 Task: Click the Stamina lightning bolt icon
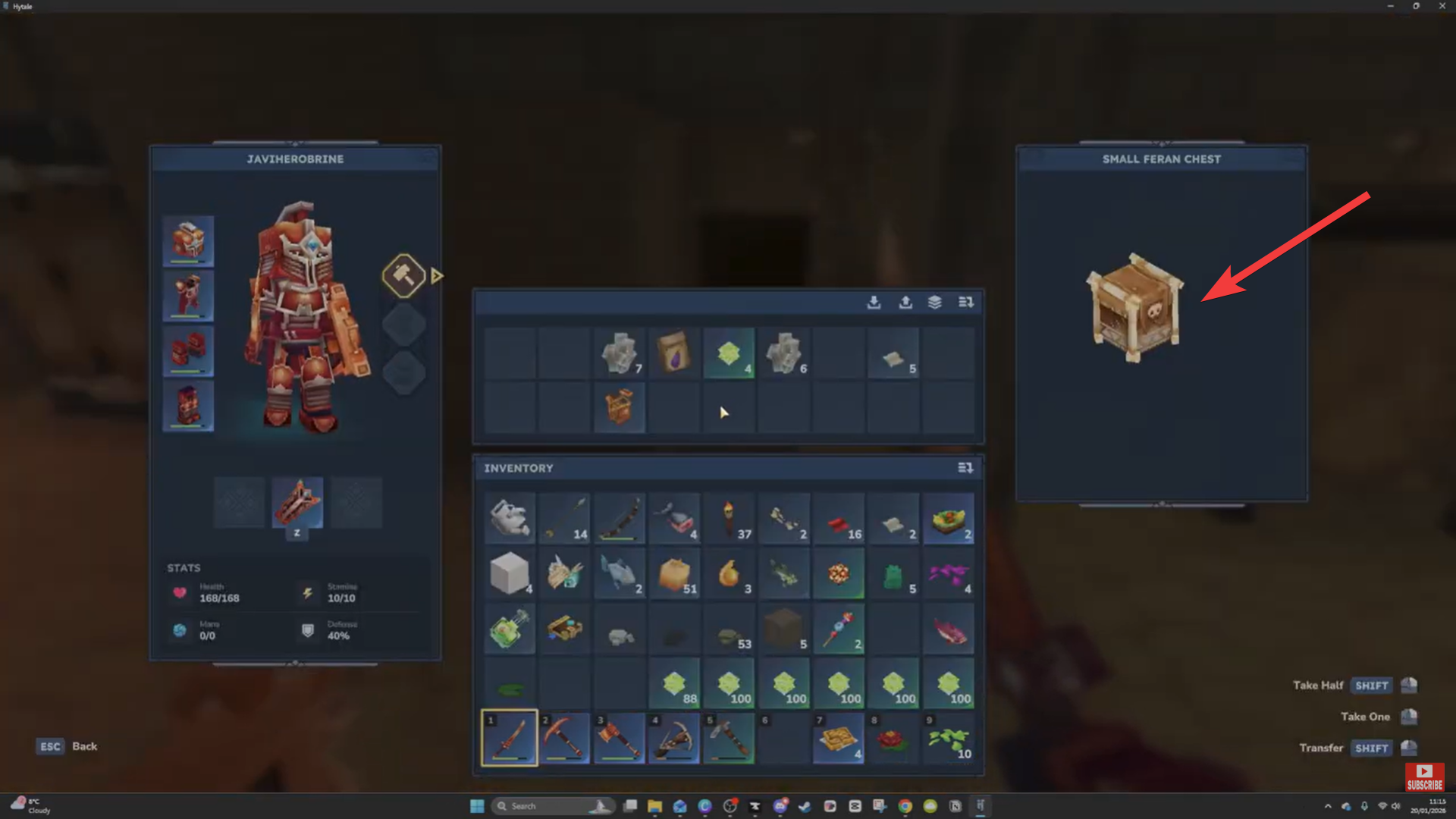pos(307,593)
